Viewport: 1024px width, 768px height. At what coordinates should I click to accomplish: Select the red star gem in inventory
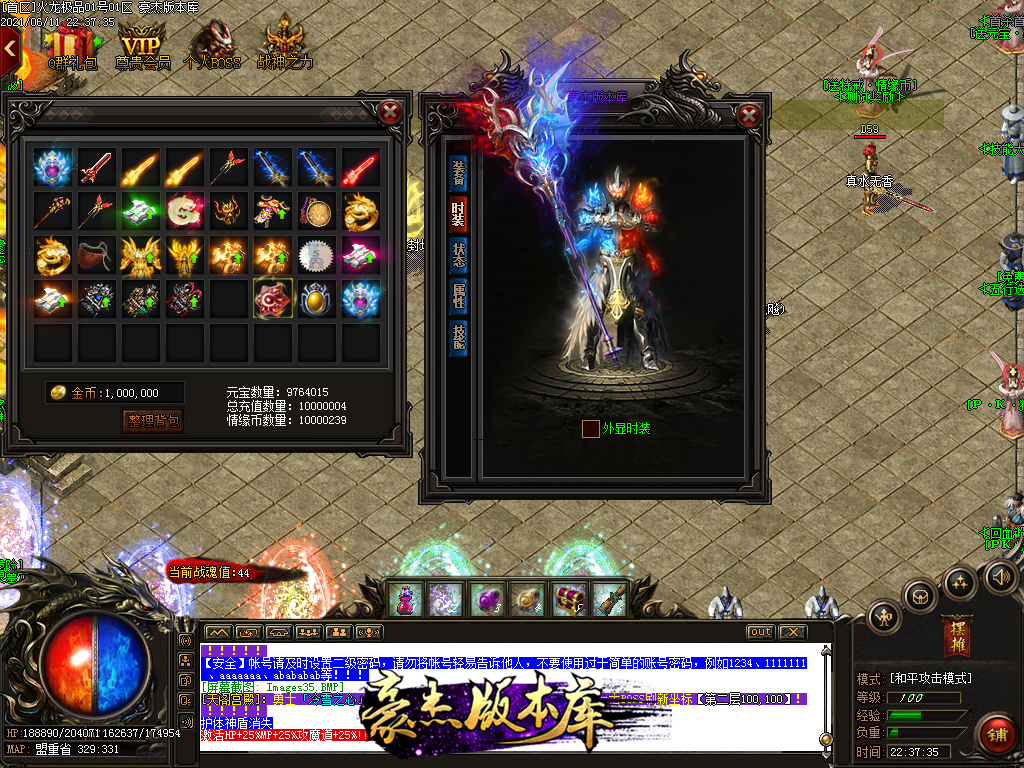273,297
